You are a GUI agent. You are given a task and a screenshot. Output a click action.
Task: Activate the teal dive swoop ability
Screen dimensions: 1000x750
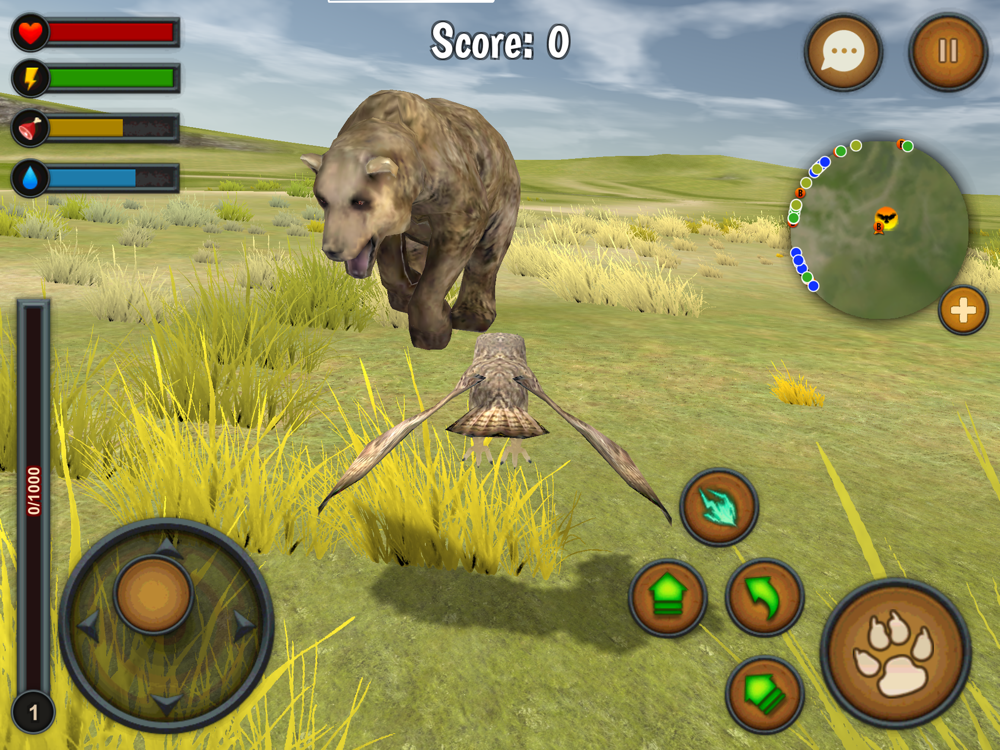click(719, 507)
